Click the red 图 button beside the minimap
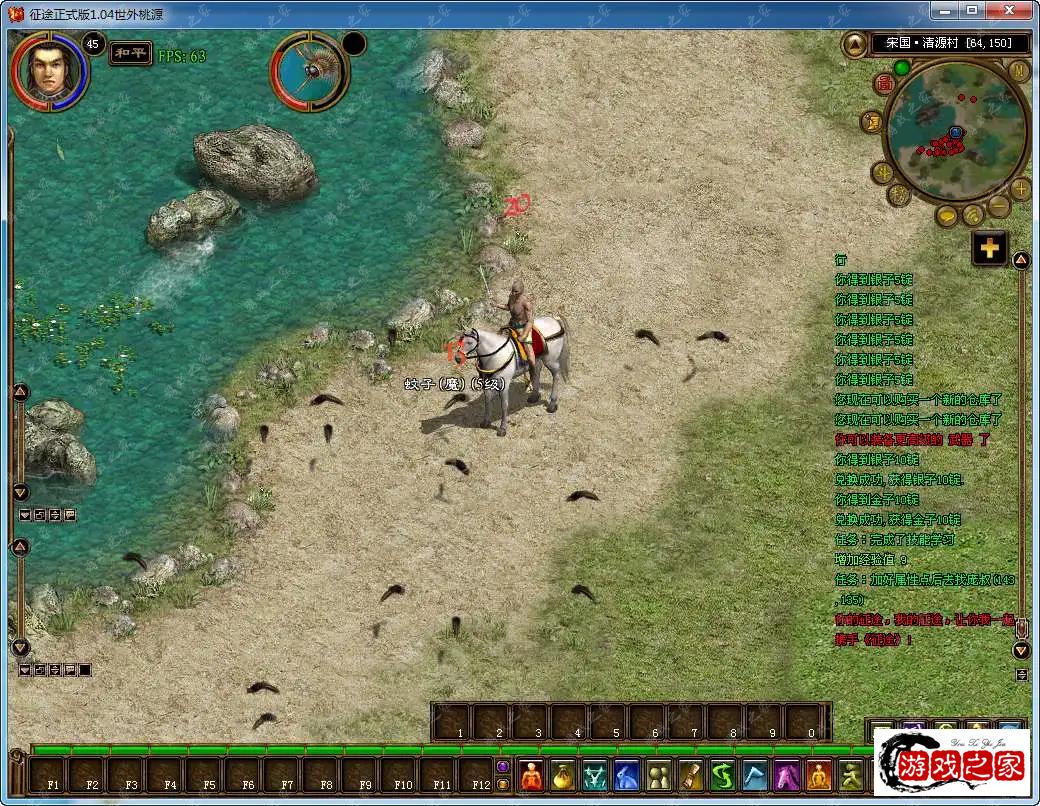The height and width of the screenshot is (806, 1040). click(884, 84)
